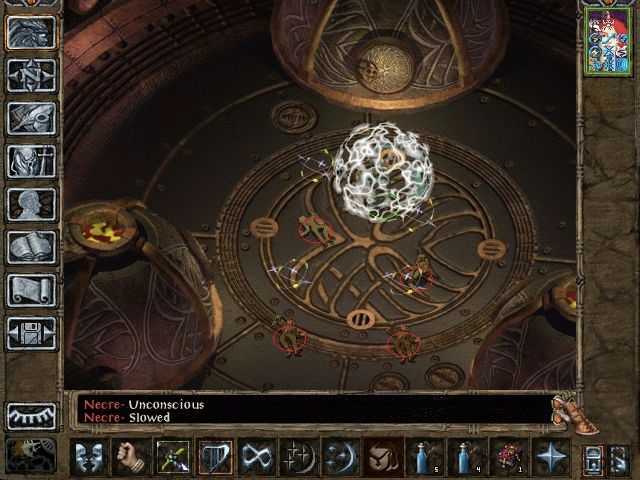Use the red gem quick item

click(x=505, y=457)
